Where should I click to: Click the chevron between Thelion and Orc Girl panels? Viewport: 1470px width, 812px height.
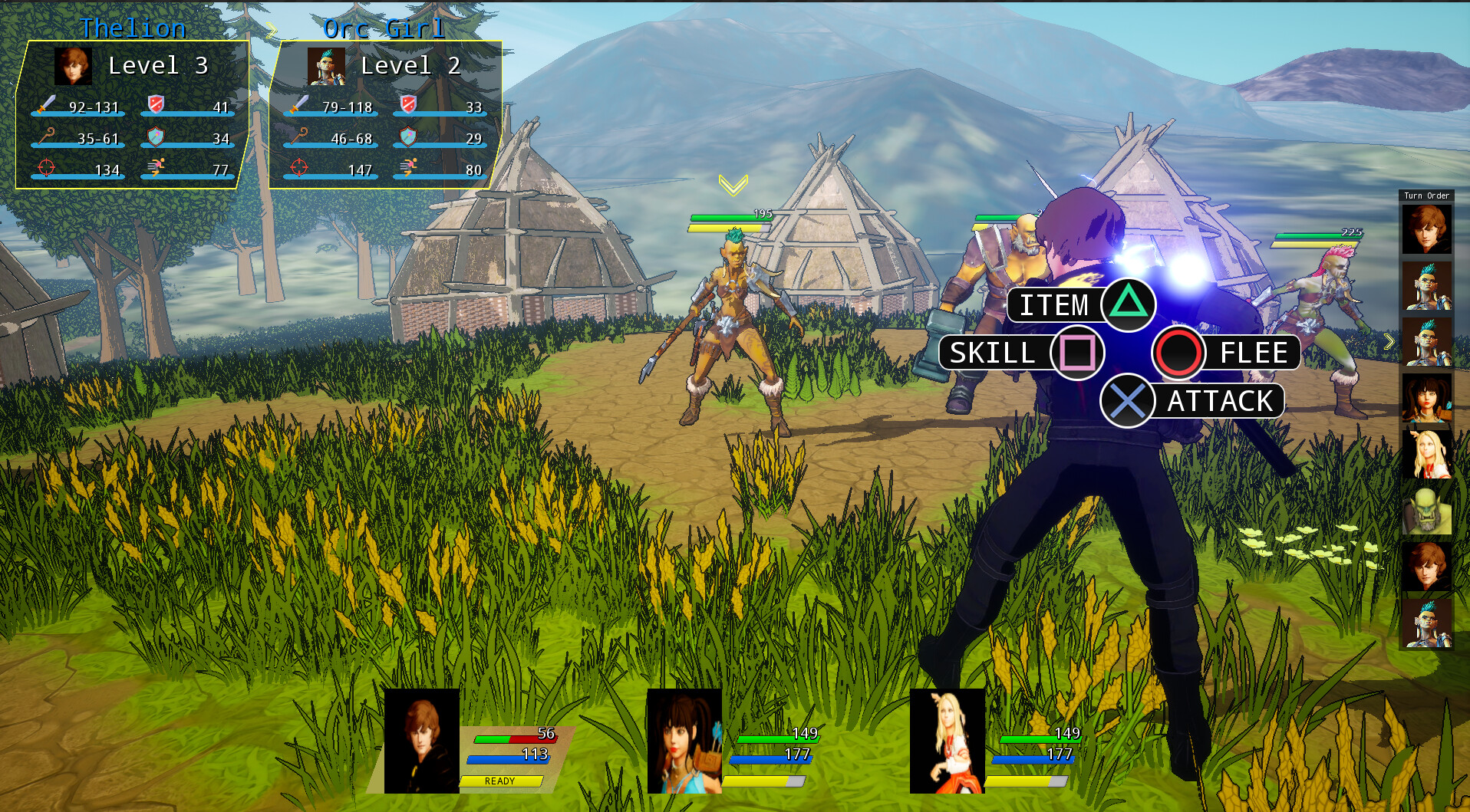click(270, 31)
